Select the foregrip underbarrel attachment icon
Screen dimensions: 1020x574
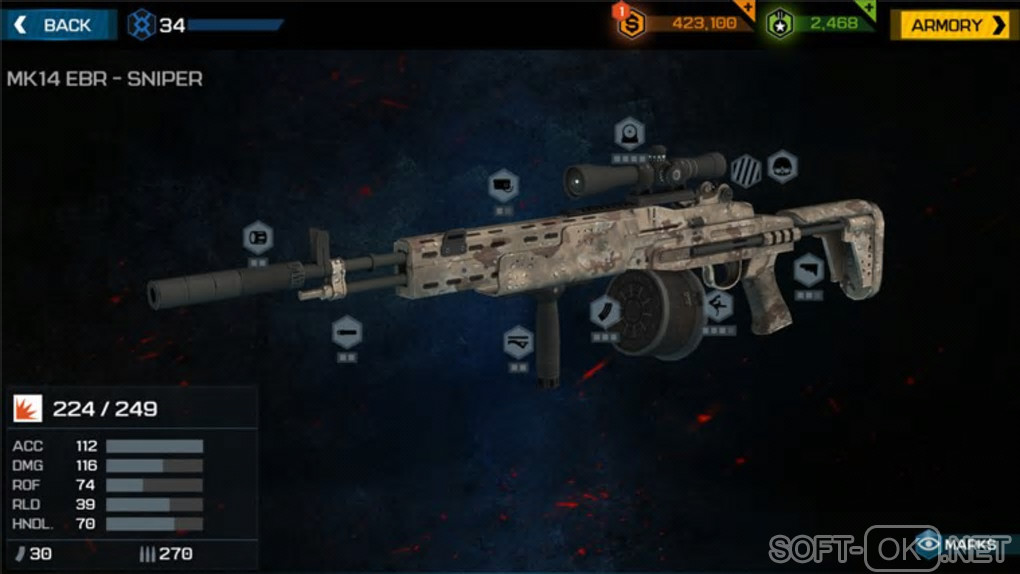click(518, 343)
